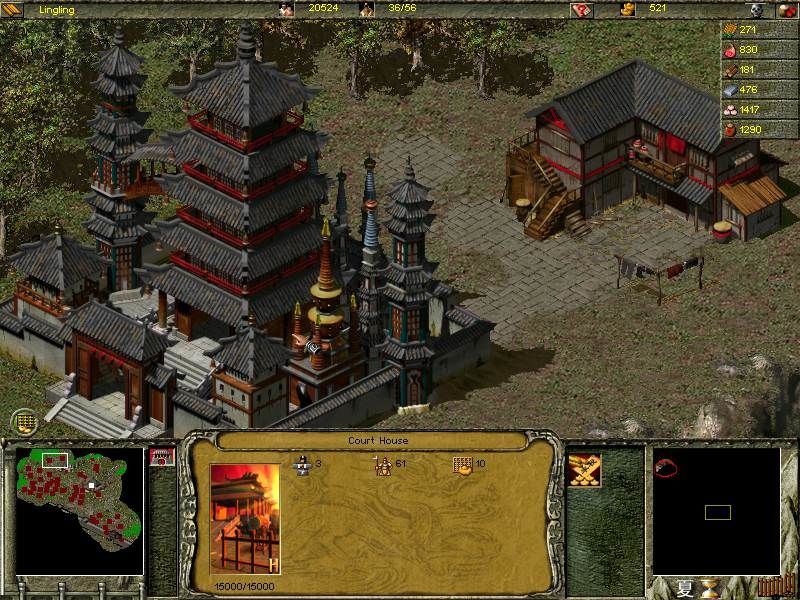Select the Court House portrait
The height and width of the screenshot is (600, 800).
click(245, 520)
